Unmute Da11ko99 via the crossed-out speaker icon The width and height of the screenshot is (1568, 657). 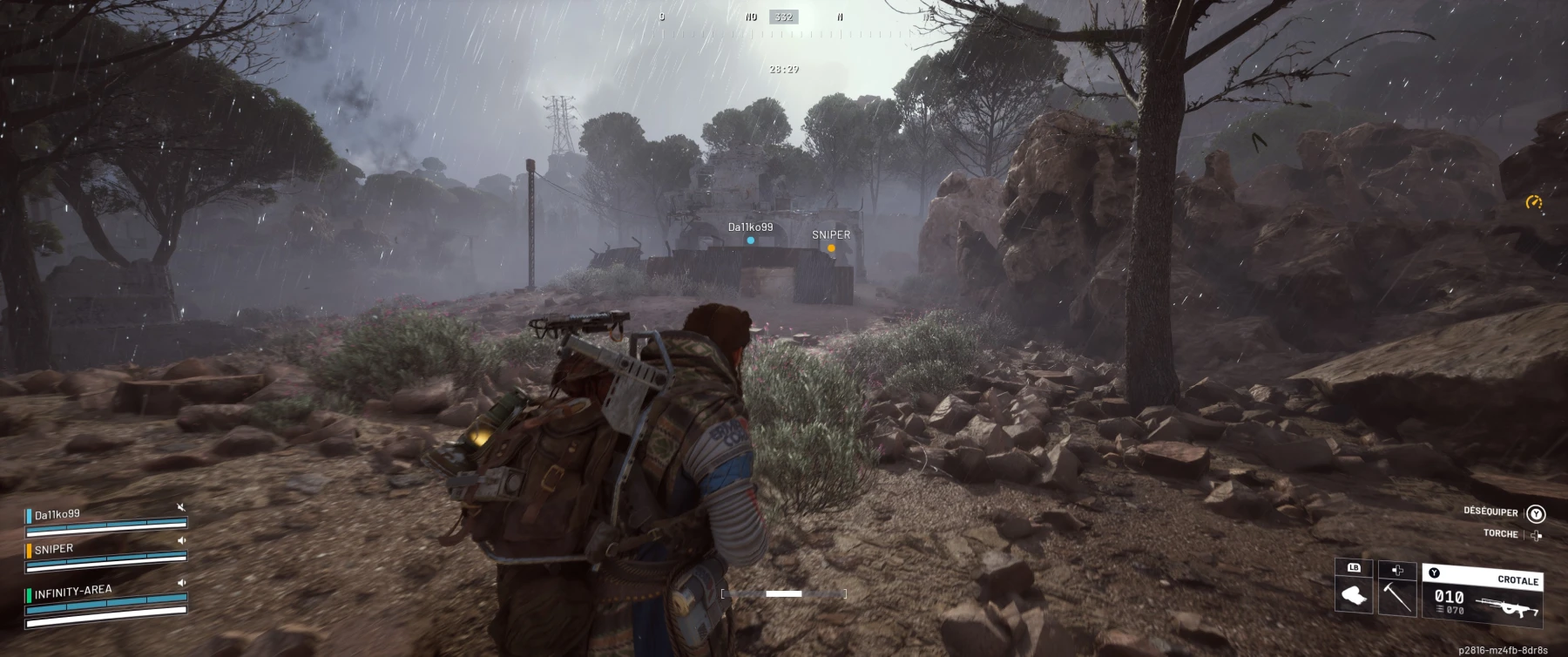(181, 507)
